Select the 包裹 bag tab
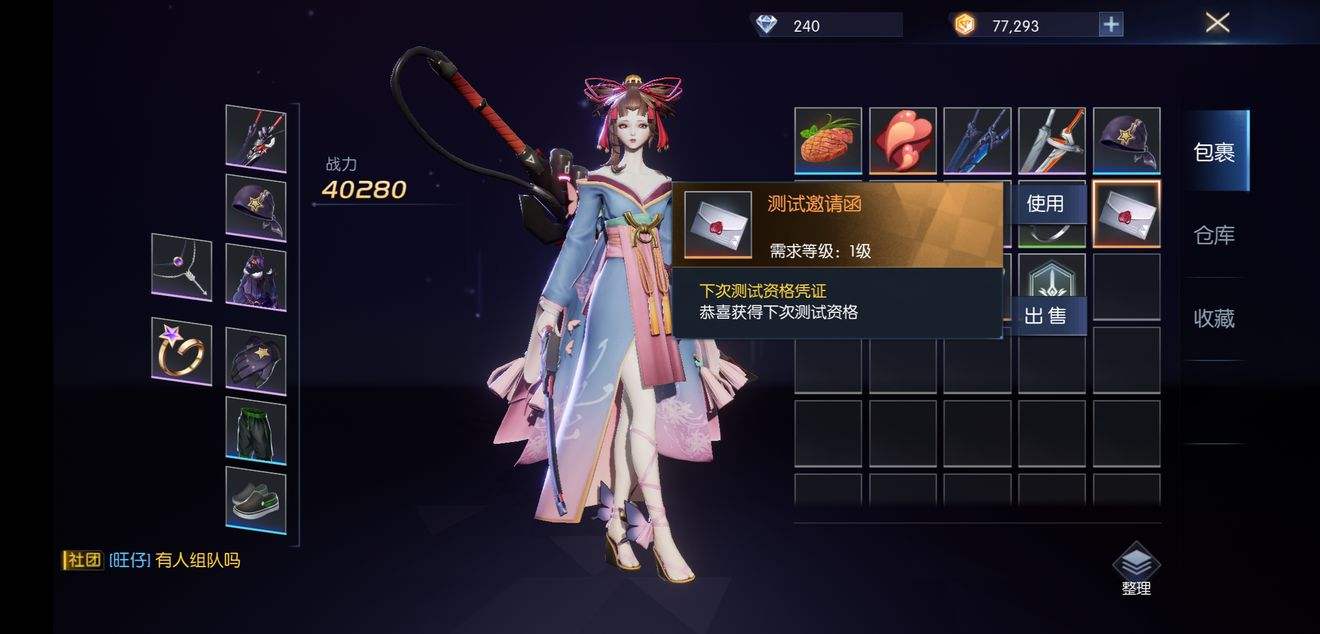Image resolution: width=1320 pixels, height=634 pixels. point(1214,152)
